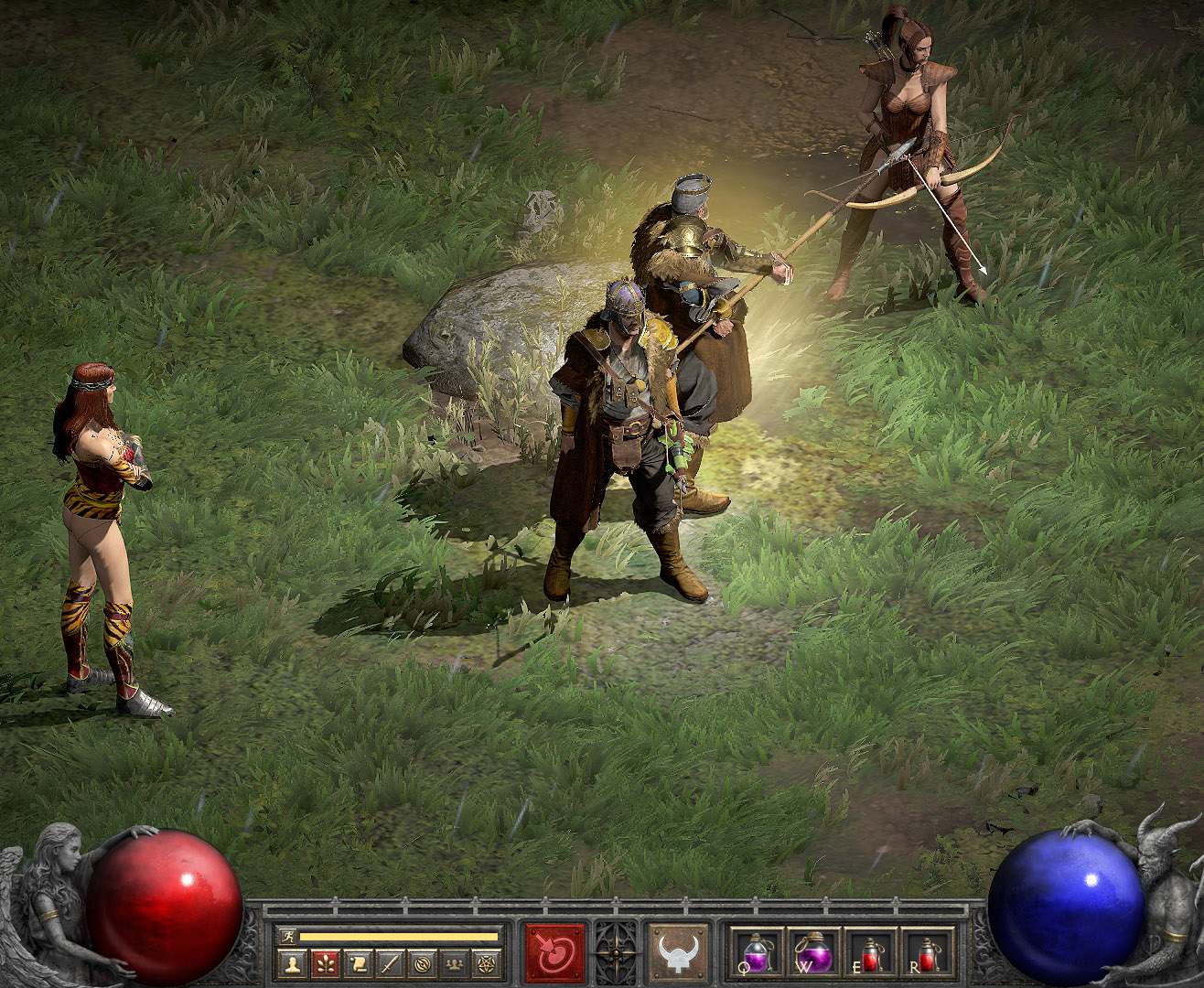Use the red health potion in slot R
Viewport: 1204px width, 988px height.
click(927, 953)
